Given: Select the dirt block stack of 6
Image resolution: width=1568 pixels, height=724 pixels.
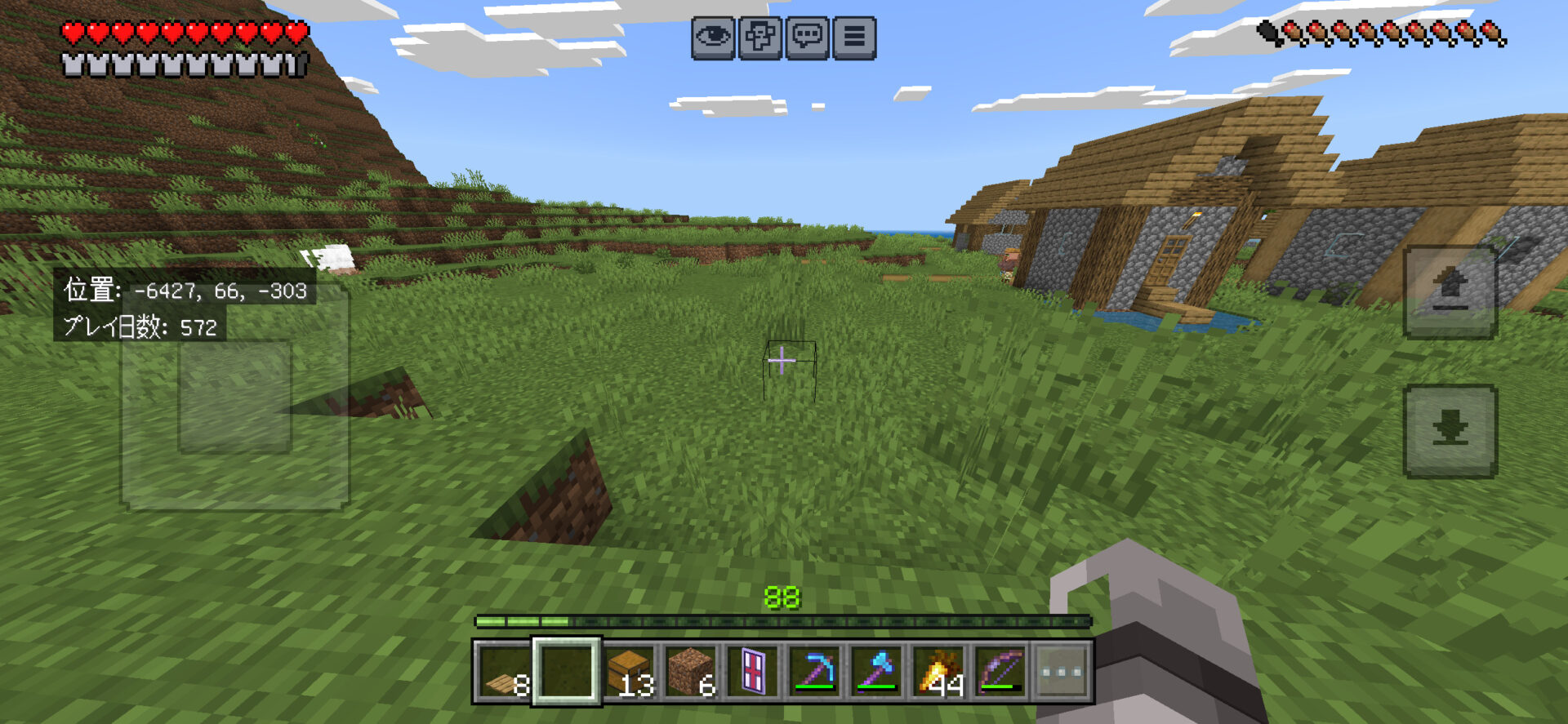Looking at the screenshot, I should (x=691, y=673).
